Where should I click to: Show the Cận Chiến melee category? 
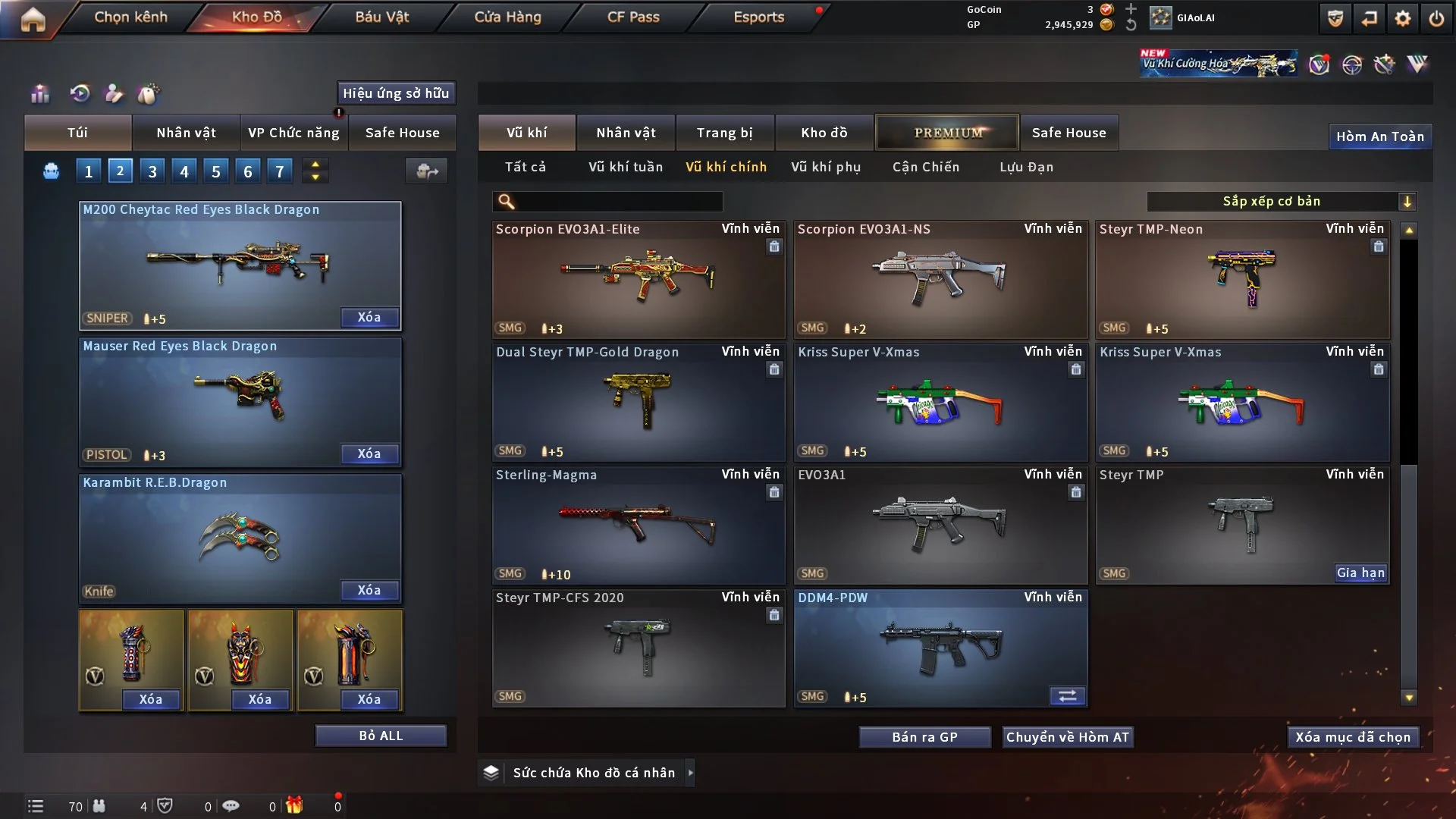925,167
